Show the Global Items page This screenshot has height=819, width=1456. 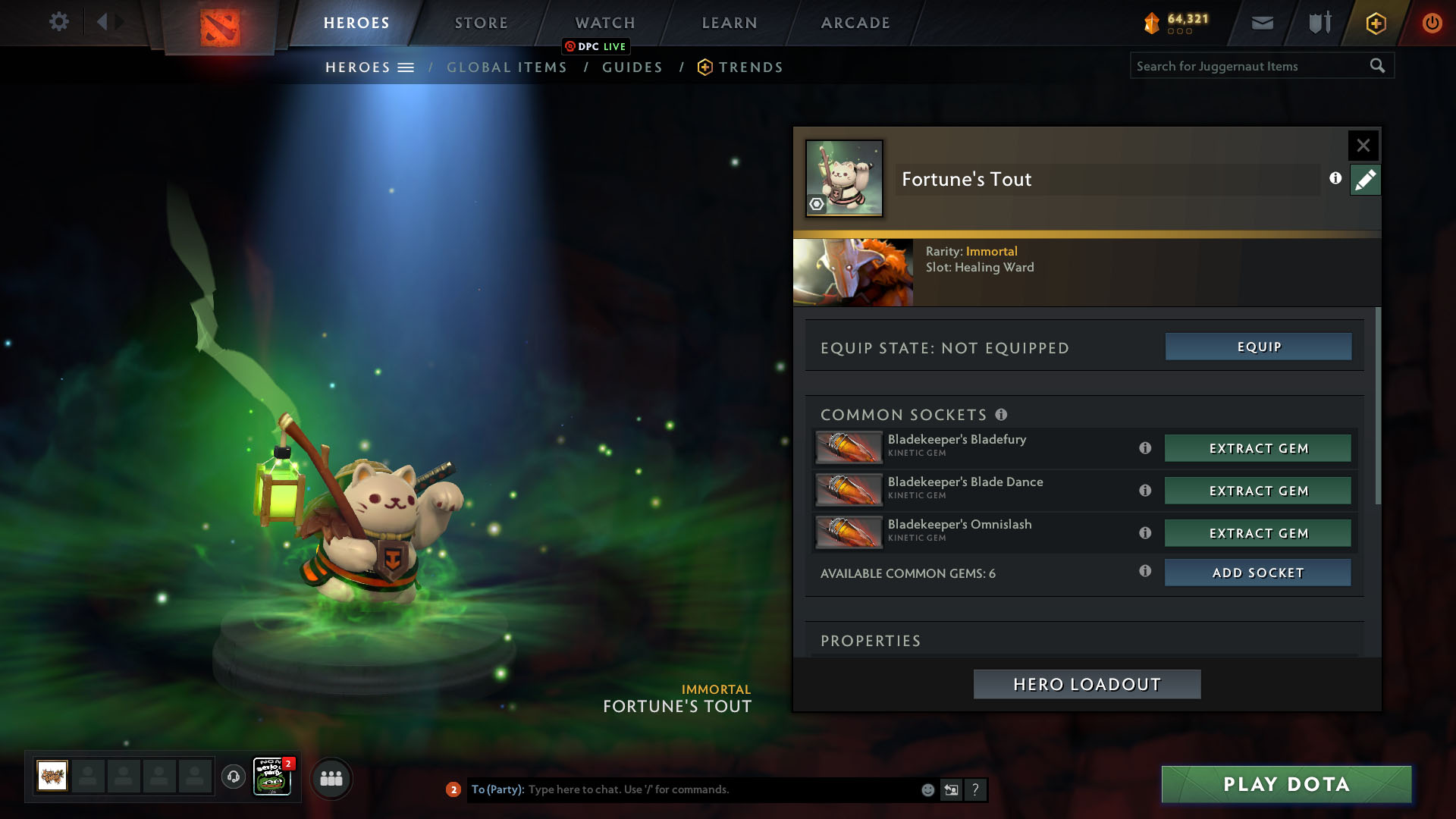click(x=507, y=67)
